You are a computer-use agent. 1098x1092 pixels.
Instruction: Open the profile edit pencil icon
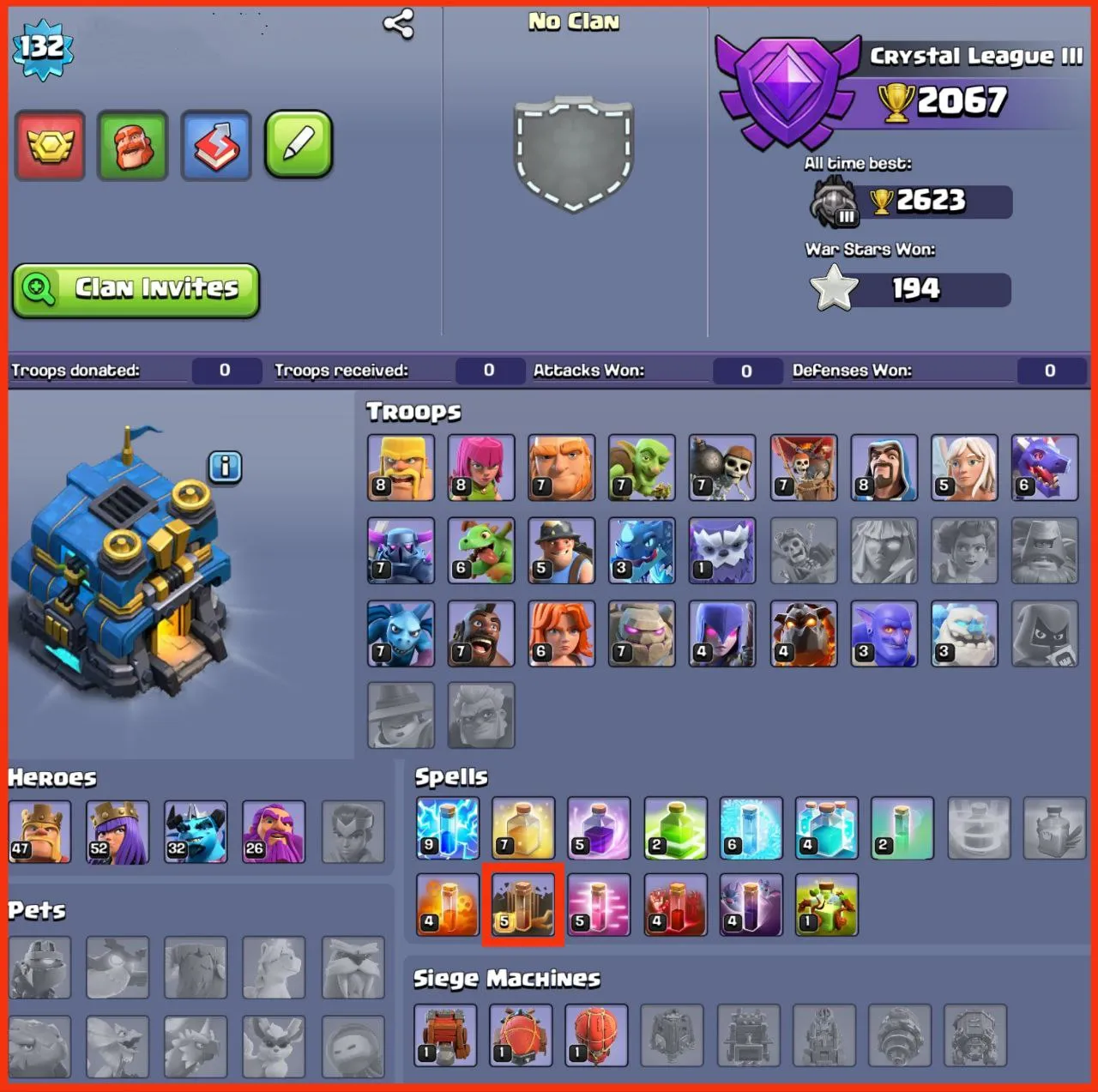coord(297,146)
